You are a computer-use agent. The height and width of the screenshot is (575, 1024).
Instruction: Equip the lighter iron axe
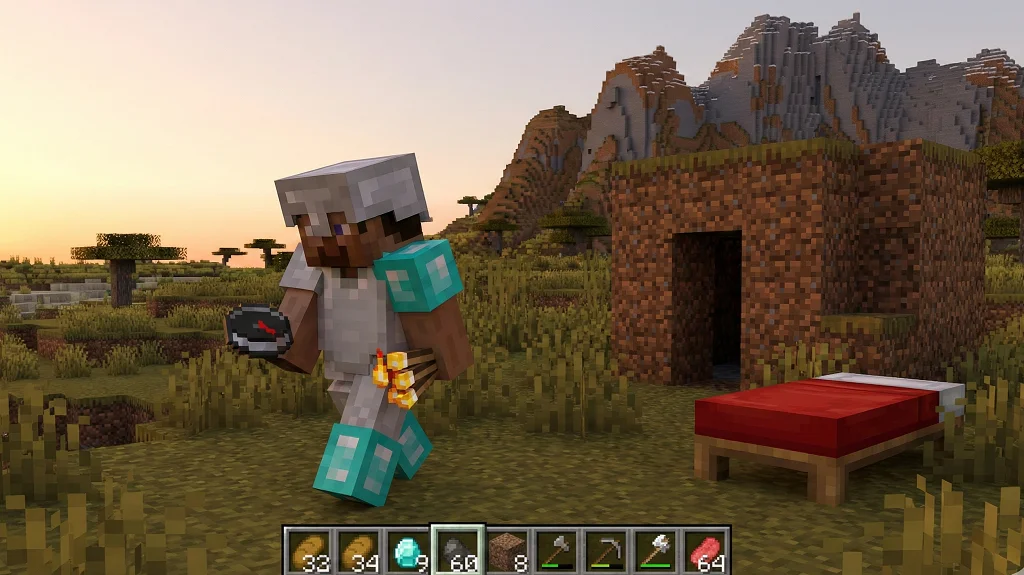(x=655, y=550)
